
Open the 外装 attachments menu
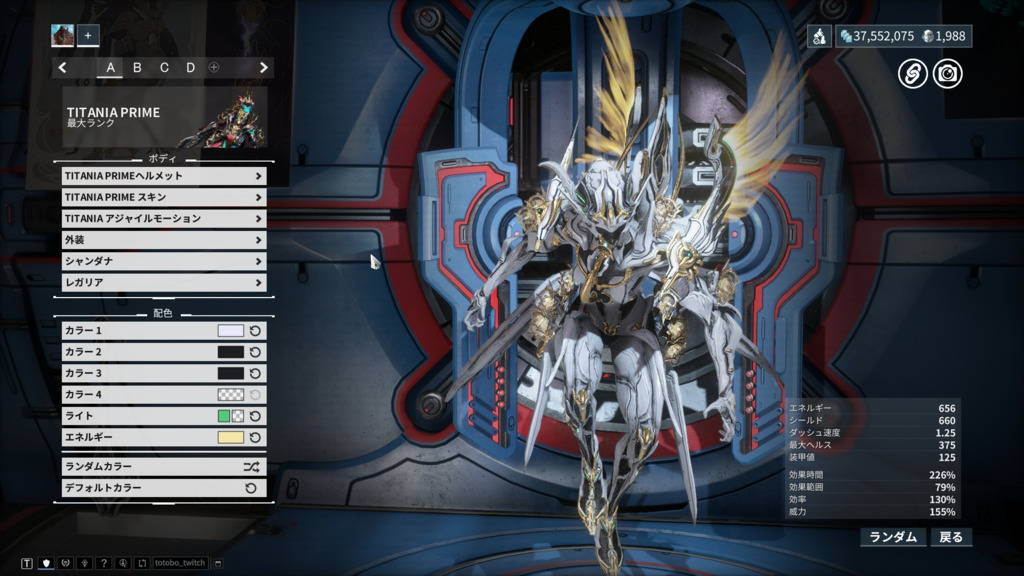(x=160, y=240)
